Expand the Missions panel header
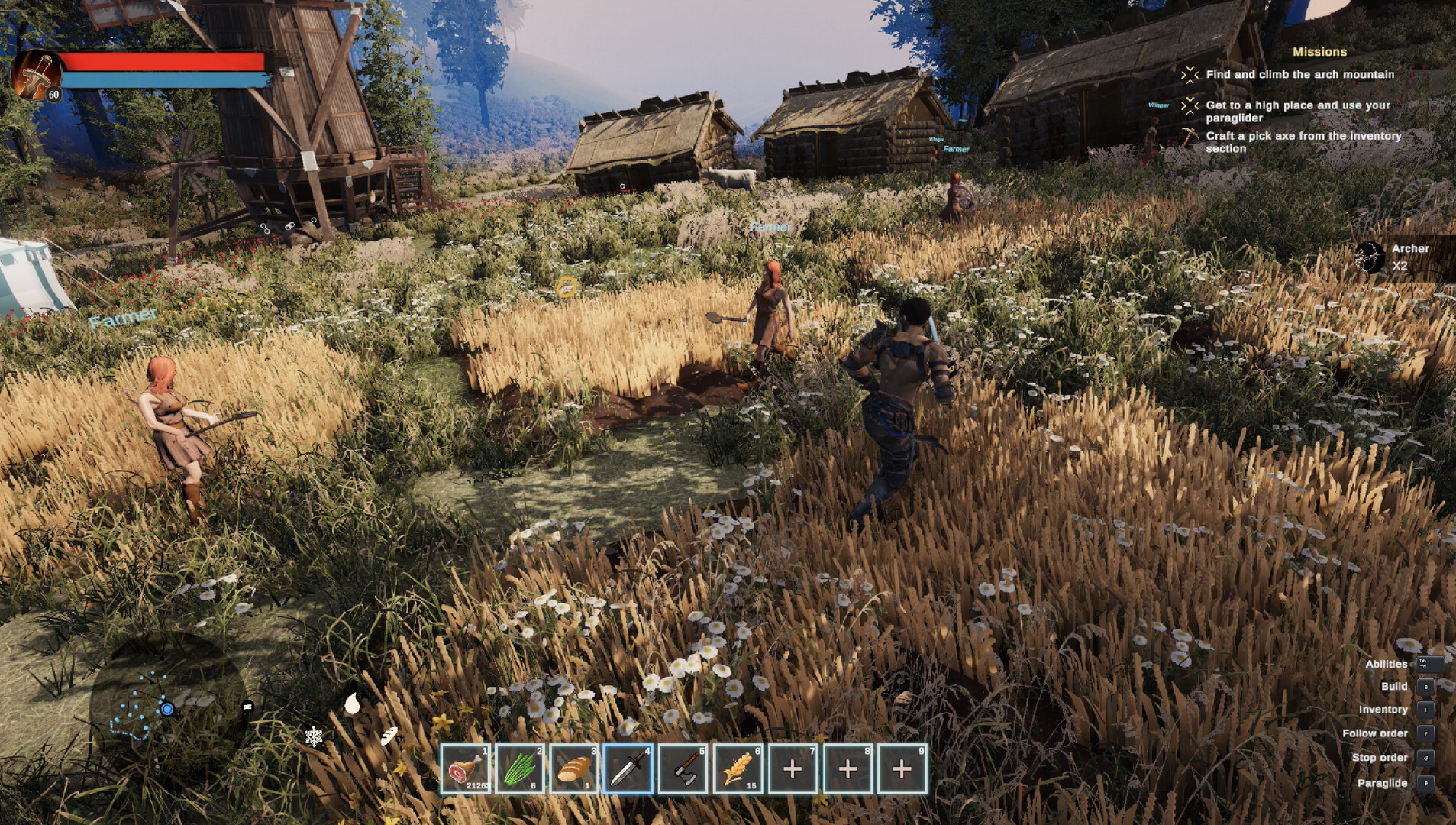 tap(1320, 52)
